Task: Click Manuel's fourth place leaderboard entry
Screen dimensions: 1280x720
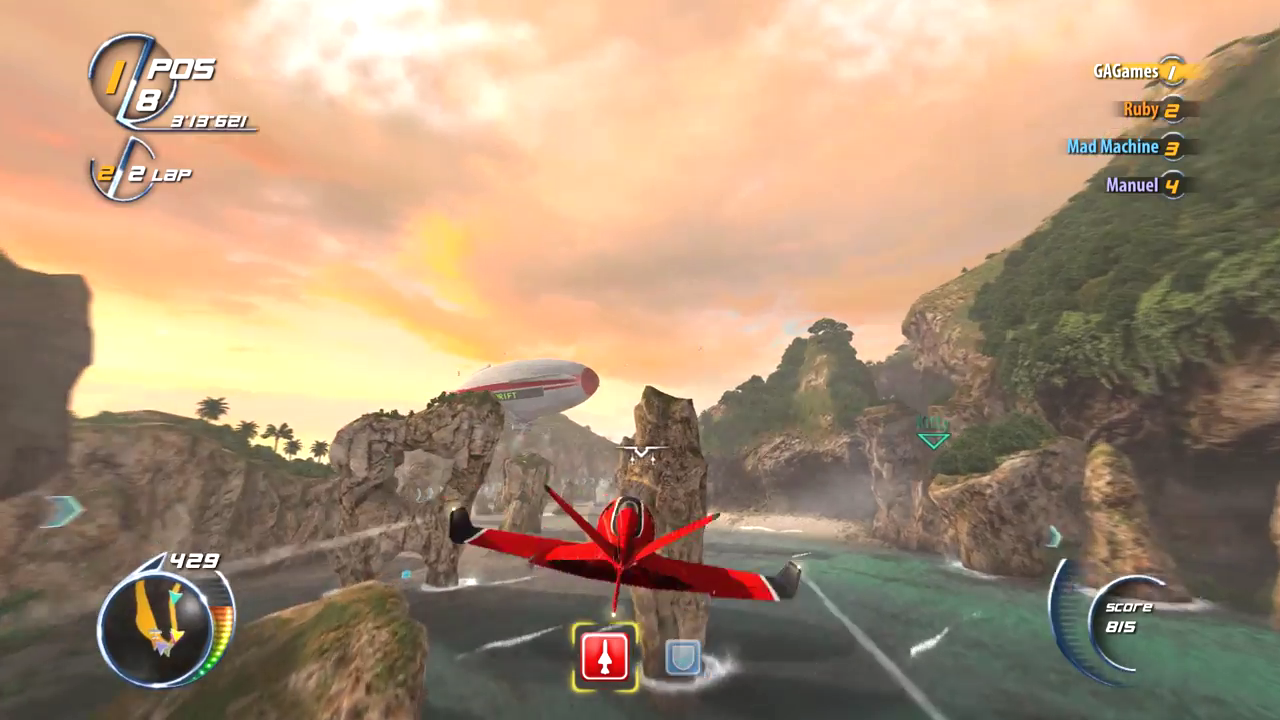Action: click(1132, 185)
